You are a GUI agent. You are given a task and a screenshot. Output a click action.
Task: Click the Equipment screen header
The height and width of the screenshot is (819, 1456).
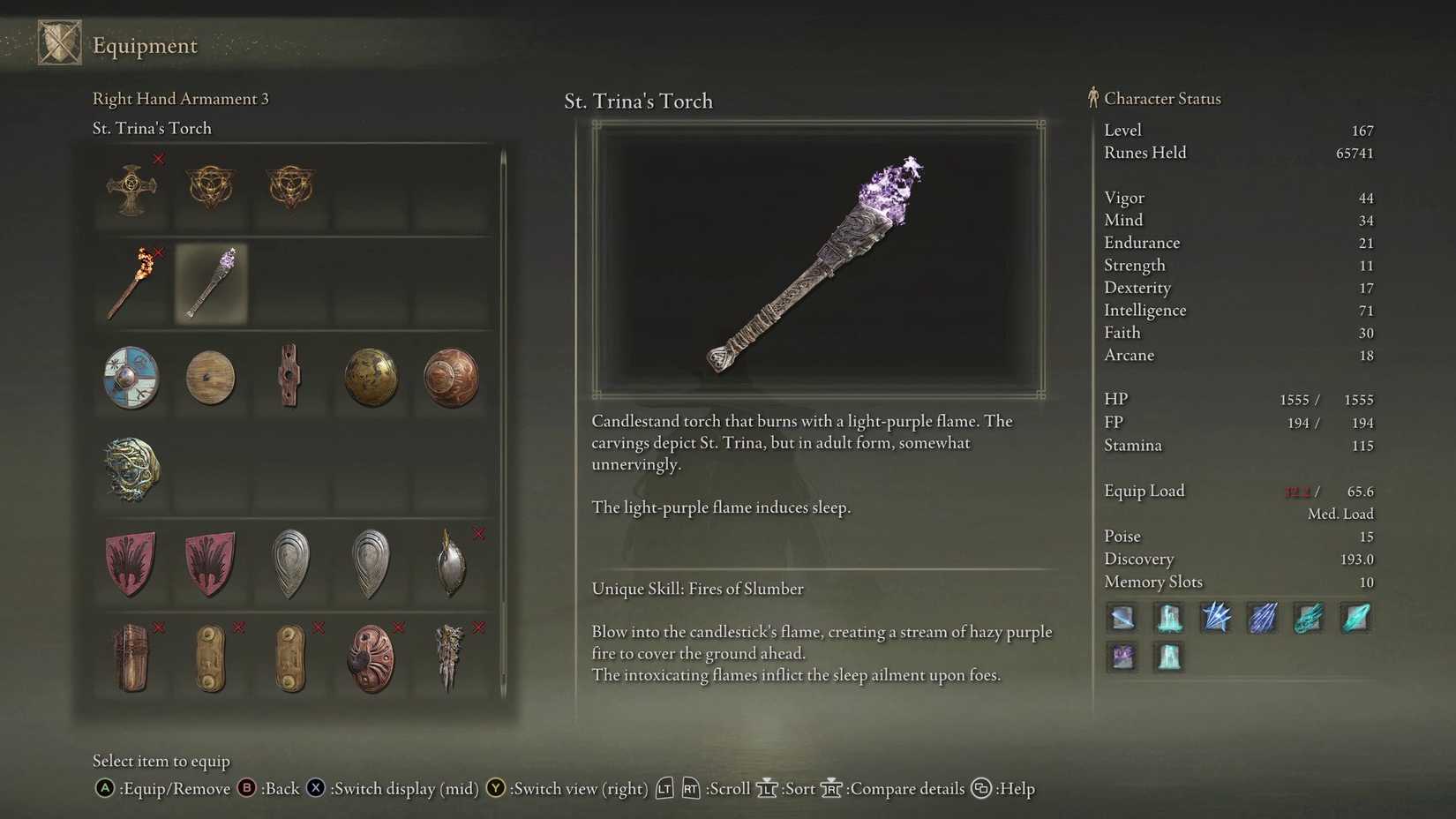tap(146, 45)
